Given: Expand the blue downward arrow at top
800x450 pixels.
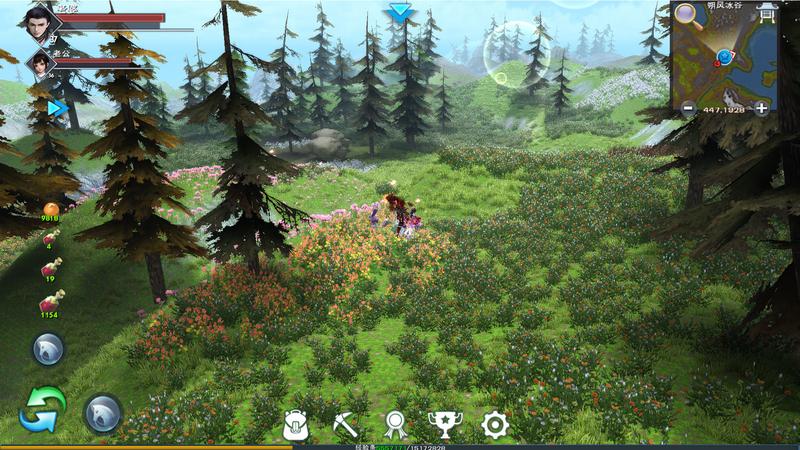Looking at the screenshot, I should click(x=401, y=12).
